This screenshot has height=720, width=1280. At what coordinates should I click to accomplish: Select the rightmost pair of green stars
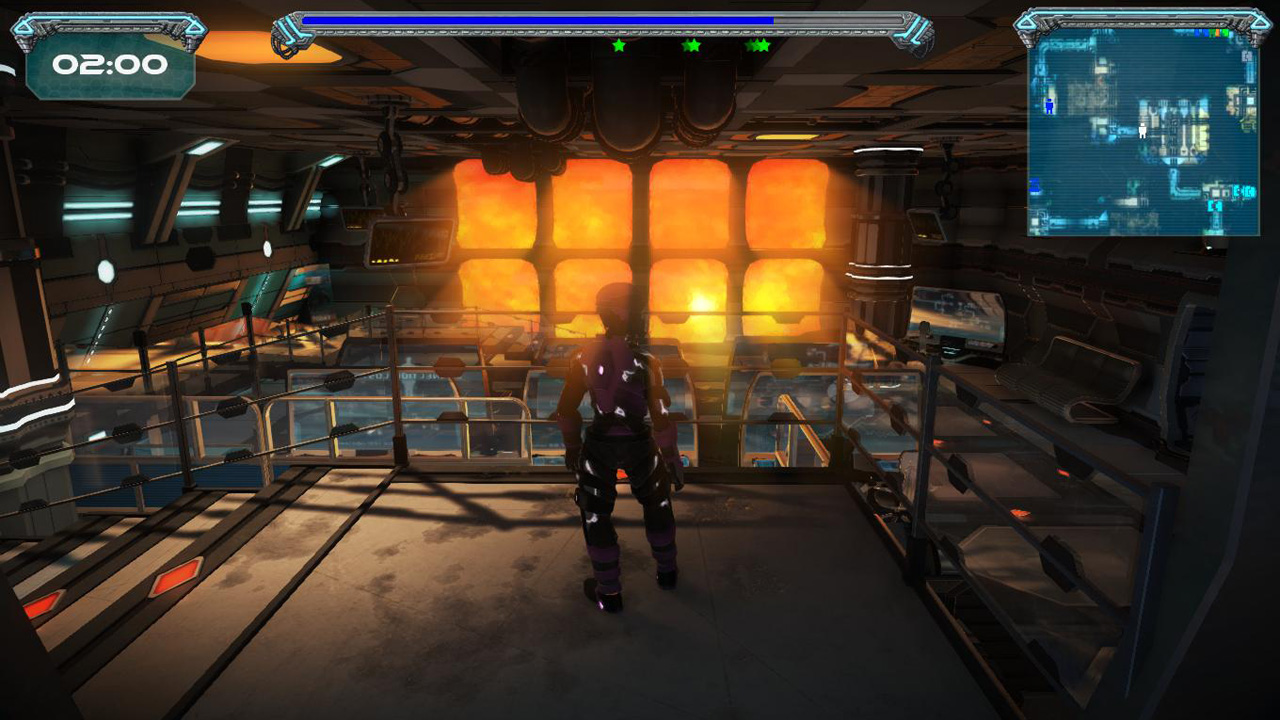pyautogui.click(x=758, y=45)
